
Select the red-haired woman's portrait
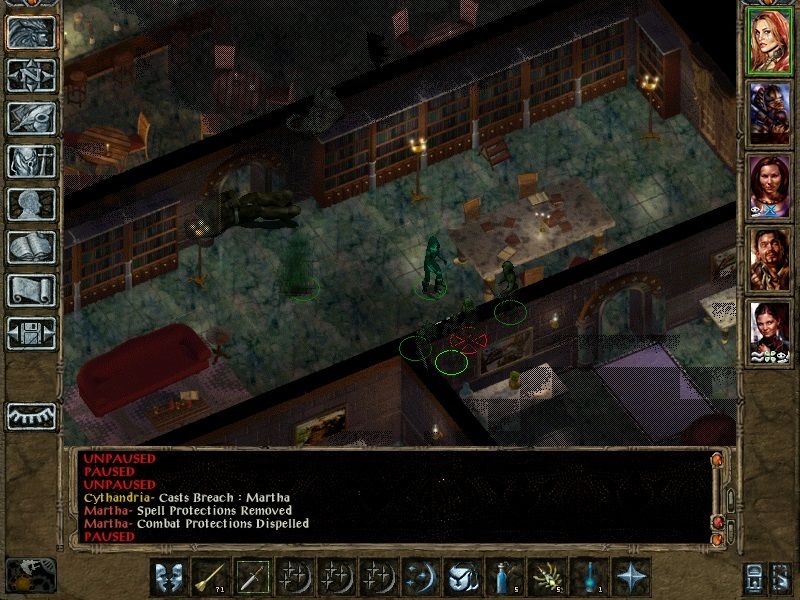point(770,41)
